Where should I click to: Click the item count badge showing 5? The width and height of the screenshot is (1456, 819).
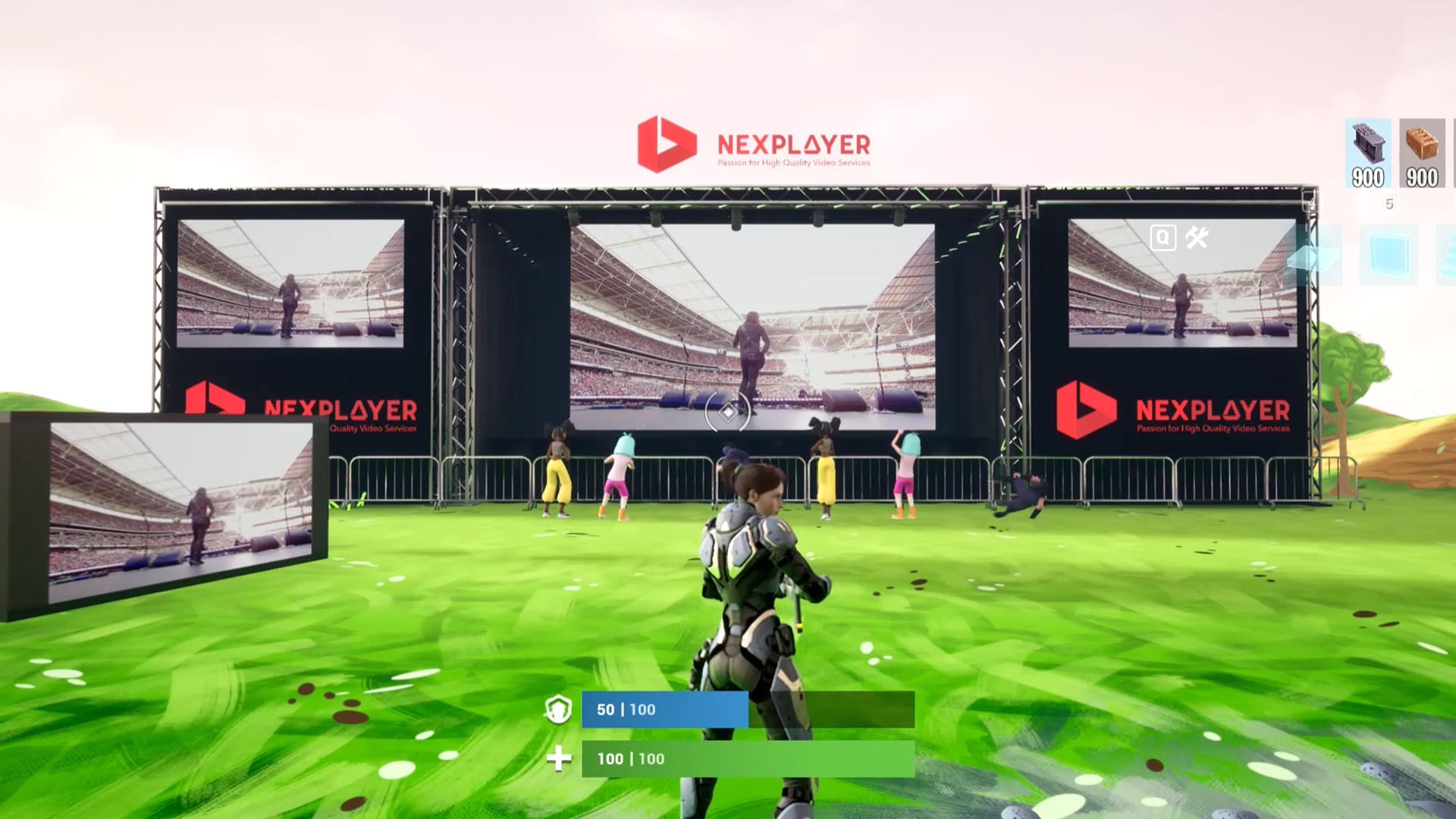point(1389,202)
